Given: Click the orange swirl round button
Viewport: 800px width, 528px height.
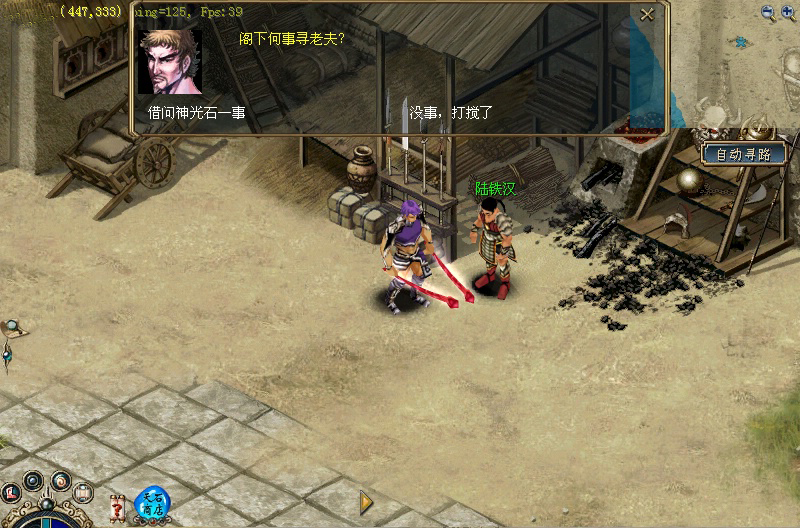Looking at the screenshot, I should (61, 480).
